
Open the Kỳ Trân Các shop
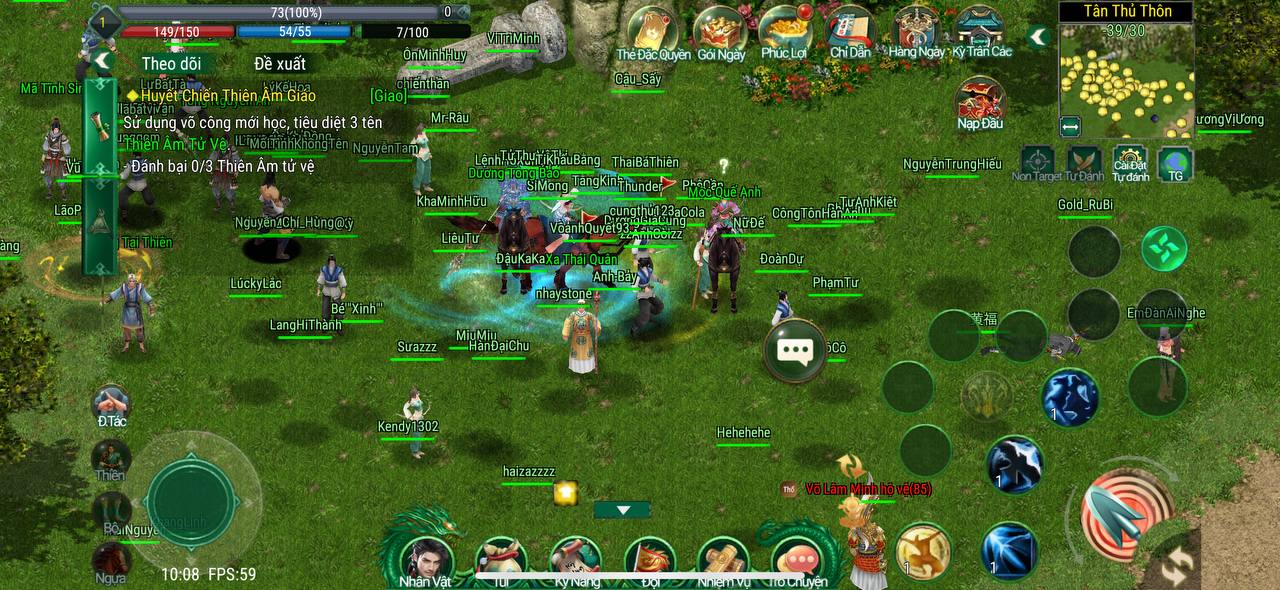click(x=981, y=30)
